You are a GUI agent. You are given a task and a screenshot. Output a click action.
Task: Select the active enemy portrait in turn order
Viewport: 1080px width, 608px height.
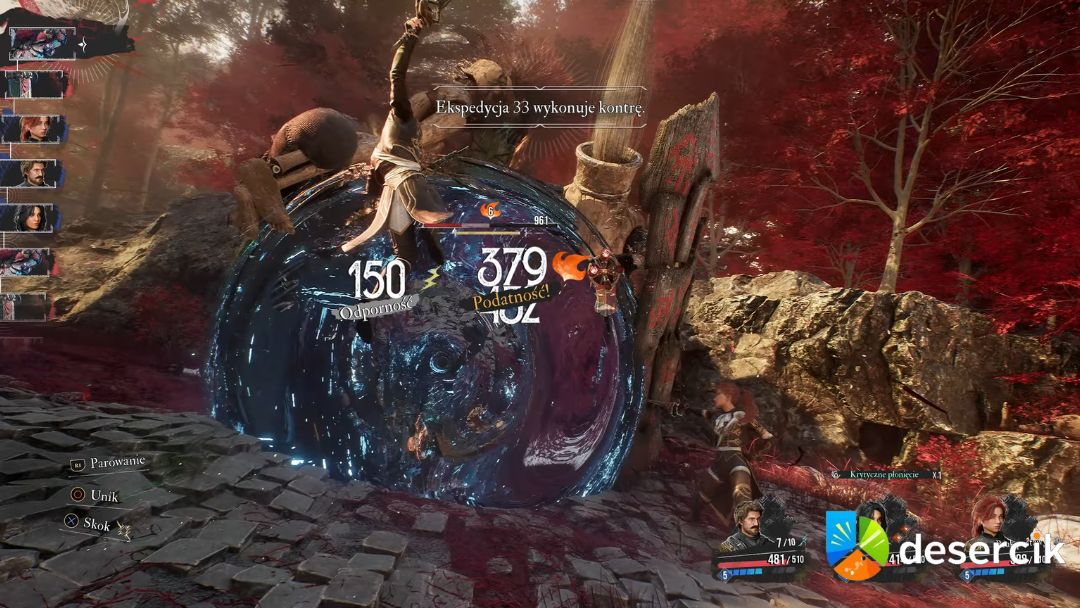click(42, 44)
